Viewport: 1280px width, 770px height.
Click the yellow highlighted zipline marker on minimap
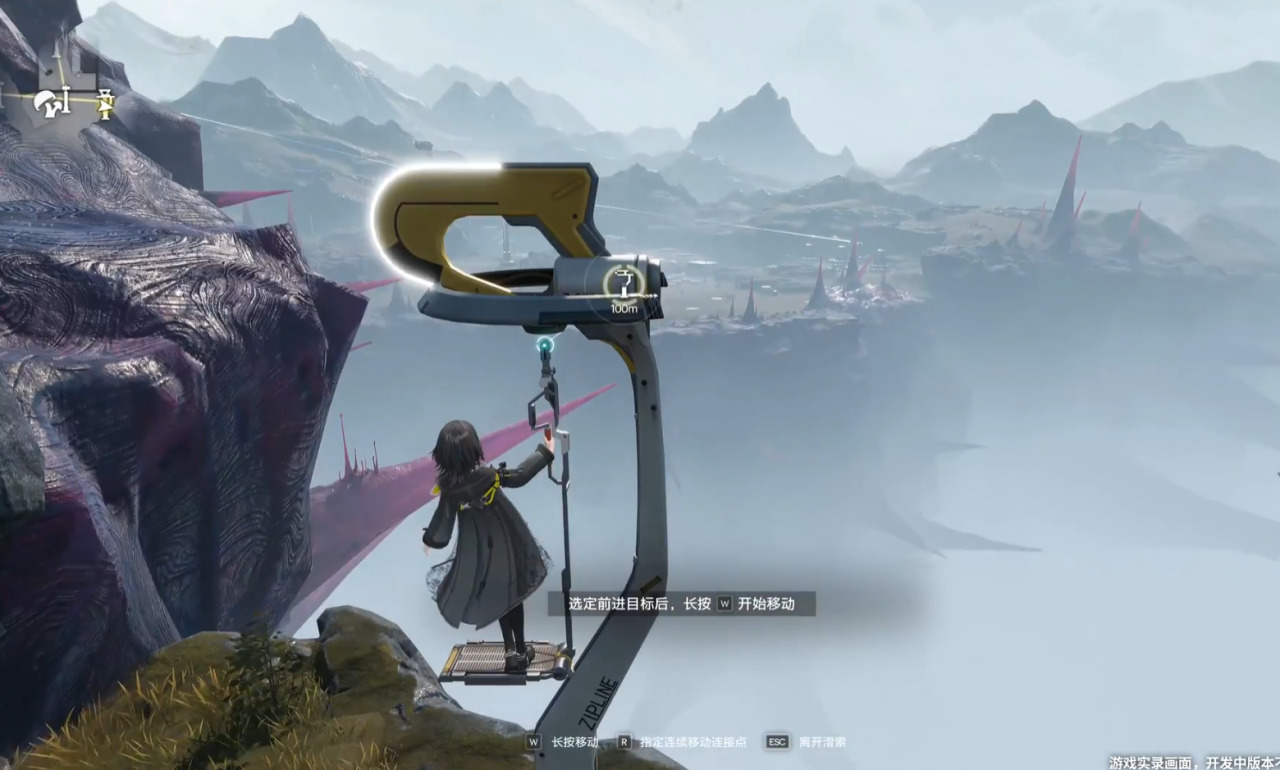click(104, 102)
